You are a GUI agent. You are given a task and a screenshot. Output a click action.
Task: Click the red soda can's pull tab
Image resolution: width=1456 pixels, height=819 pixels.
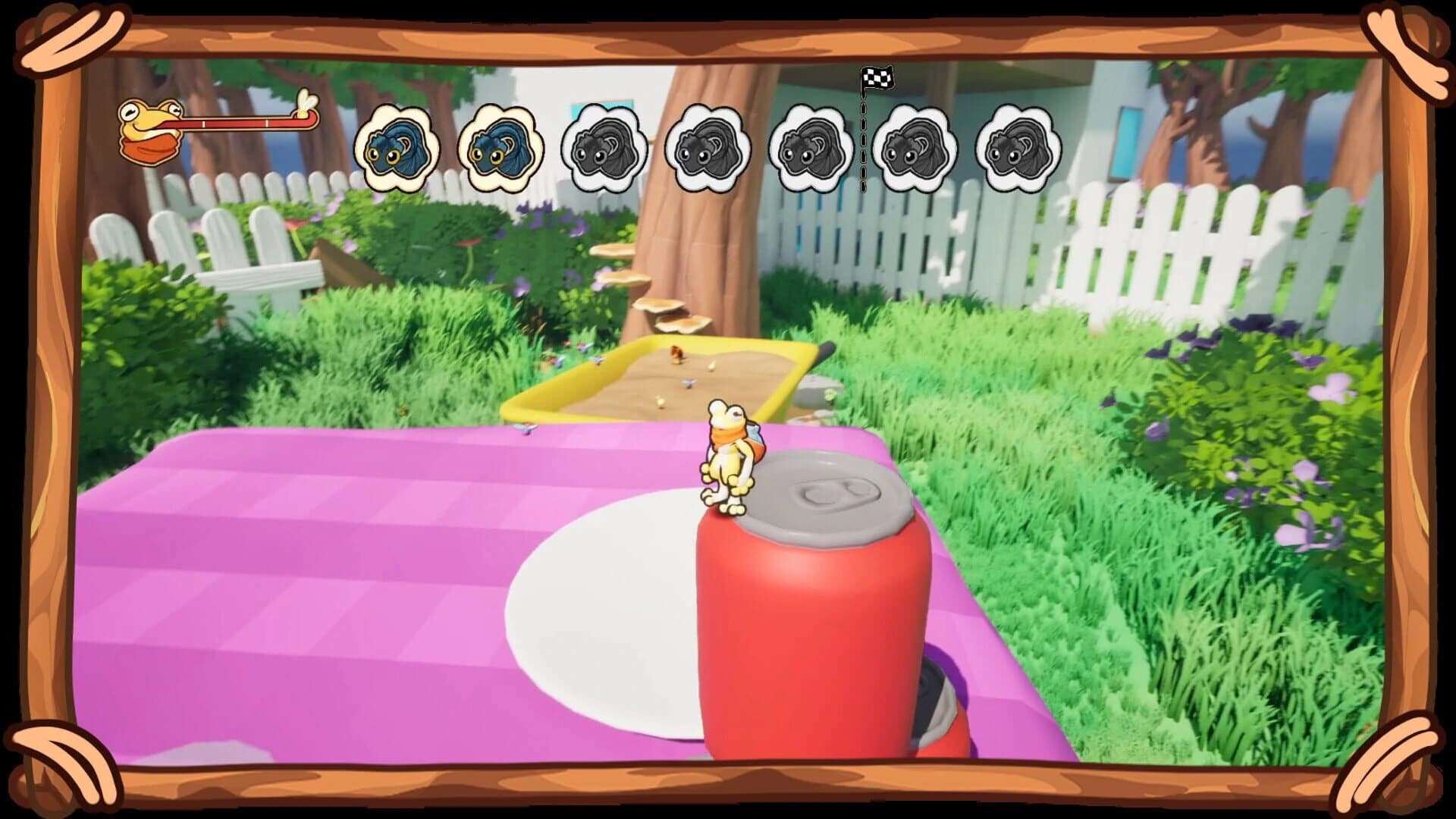pyautogui.click(x=834, y=493)
